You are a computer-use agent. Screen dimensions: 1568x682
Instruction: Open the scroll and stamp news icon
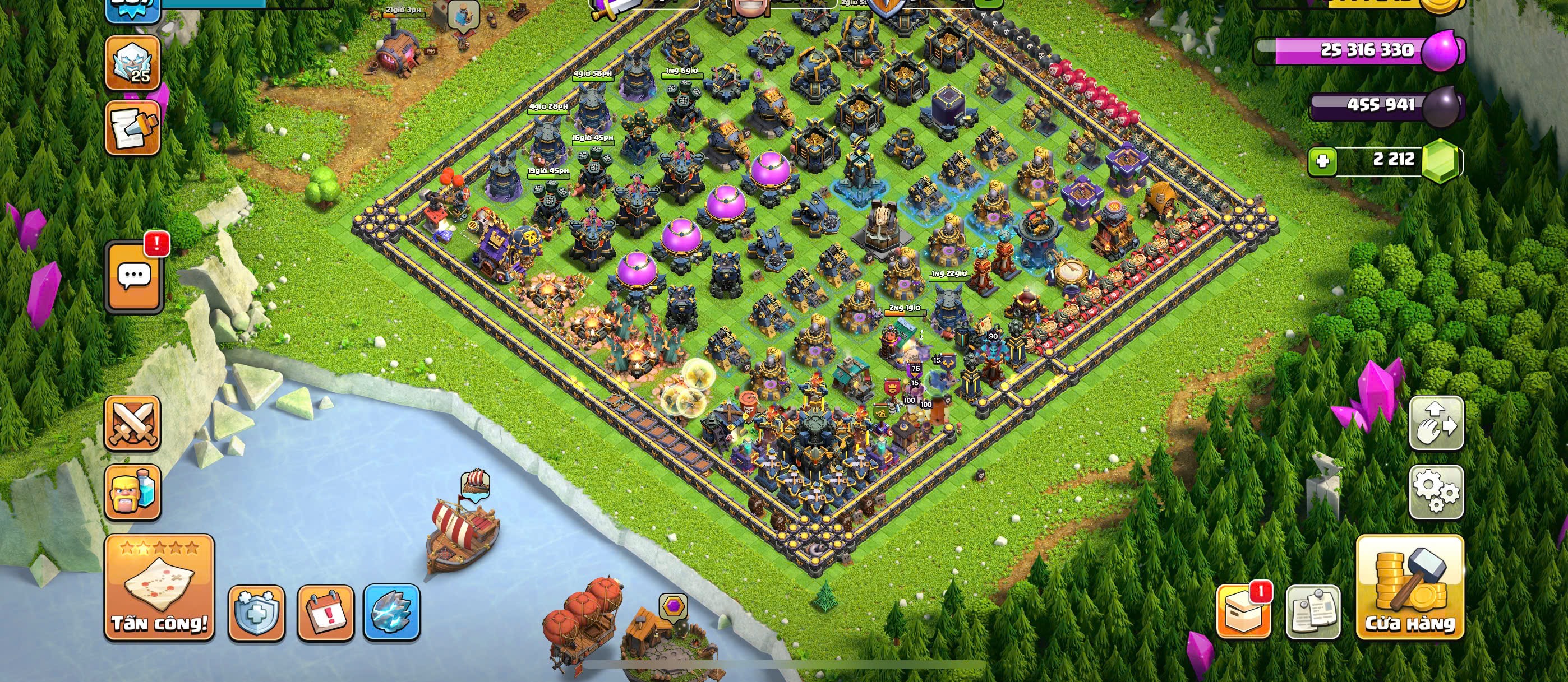[133, 128]
